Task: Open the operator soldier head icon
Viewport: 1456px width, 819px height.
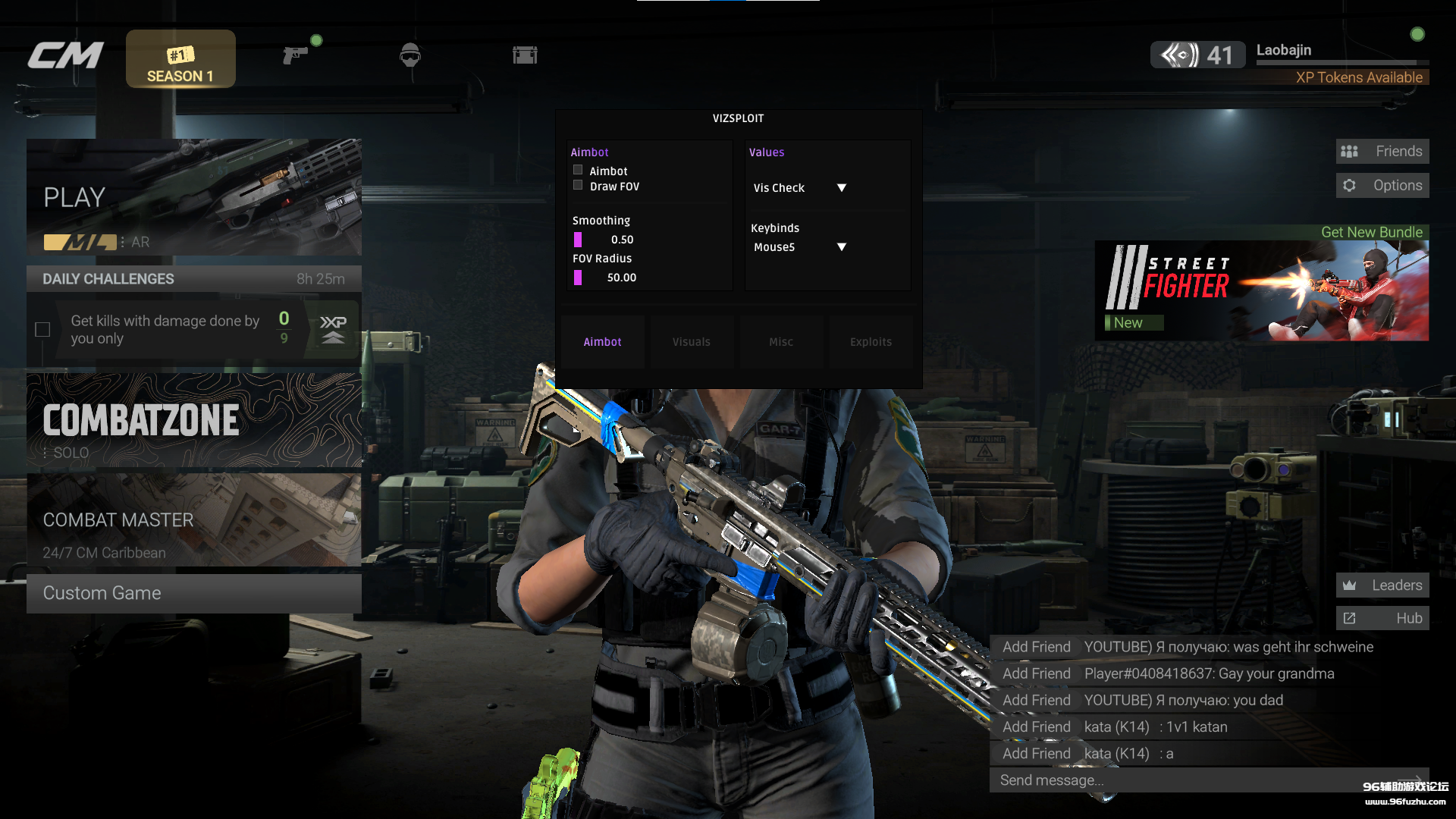Action: [409, 55]
